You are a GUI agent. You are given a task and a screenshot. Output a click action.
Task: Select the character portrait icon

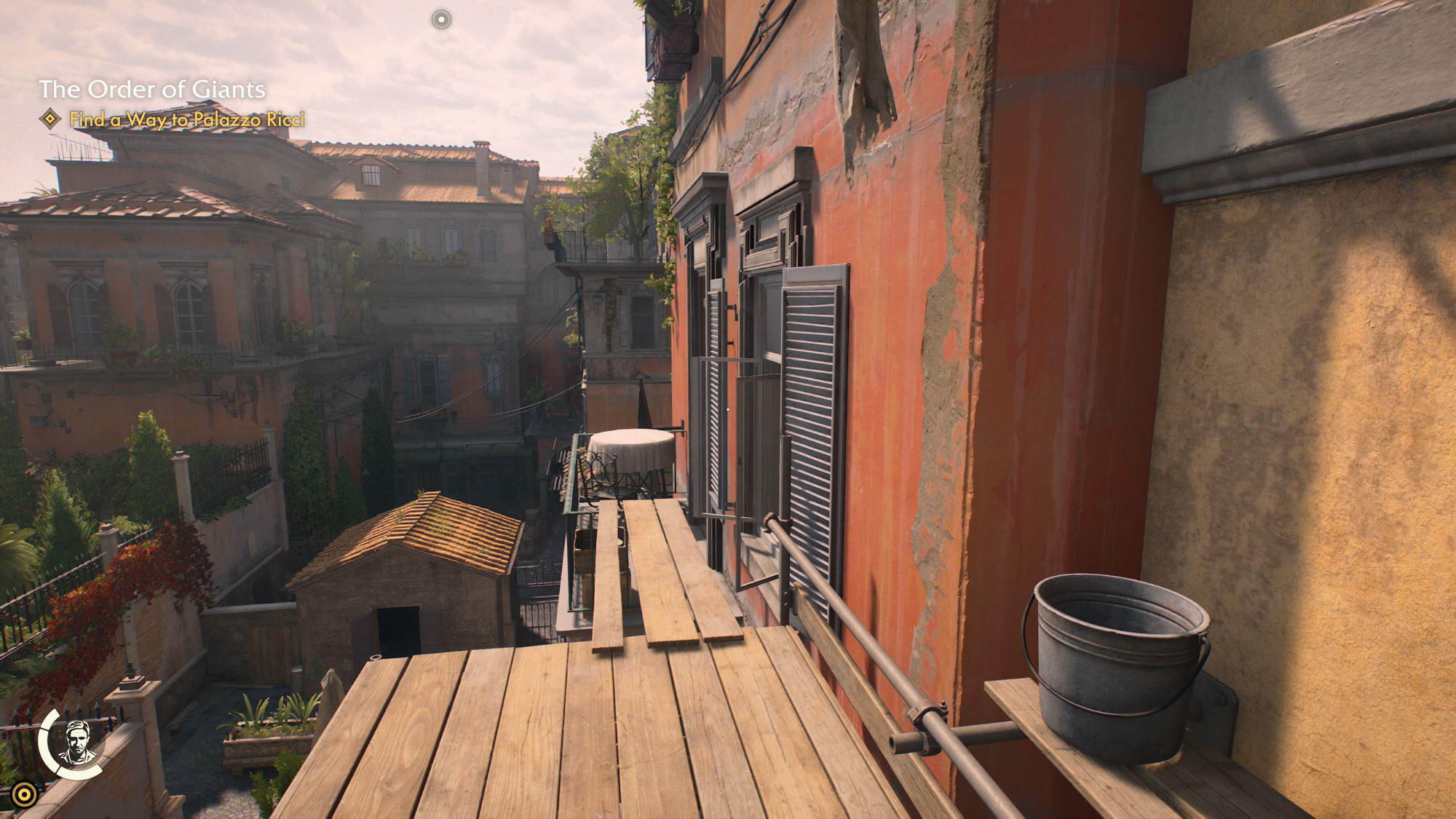[77, 743]
